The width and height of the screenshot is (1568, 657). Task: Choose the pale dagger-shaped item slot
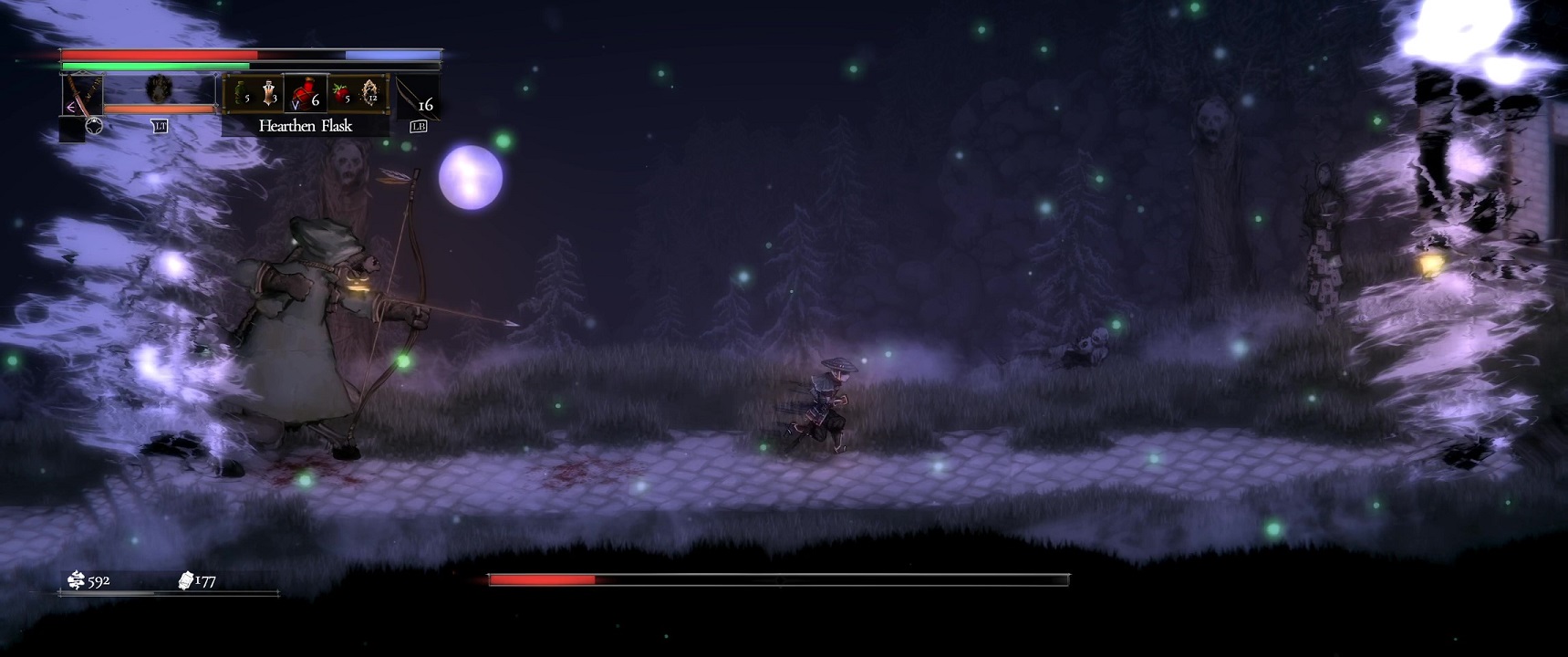[x=269, y=93]
